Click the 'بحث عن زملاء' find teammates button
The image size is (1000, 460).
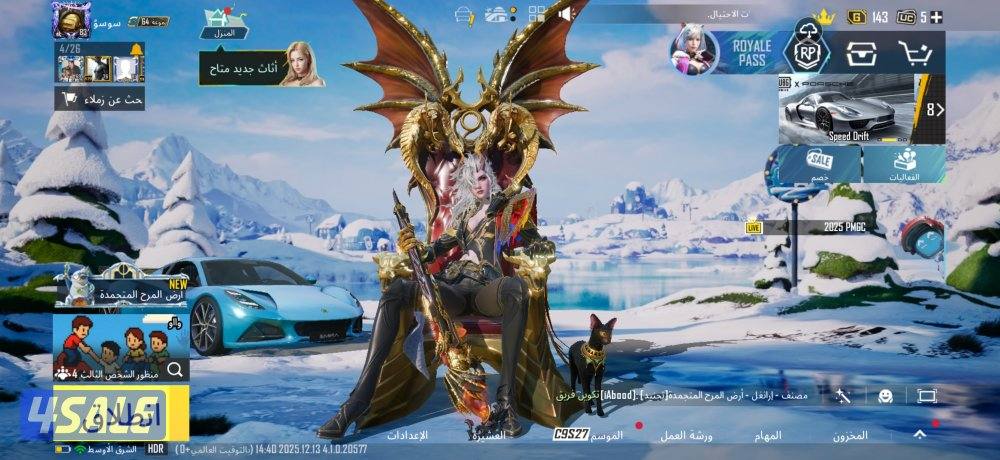coord(100,99)
